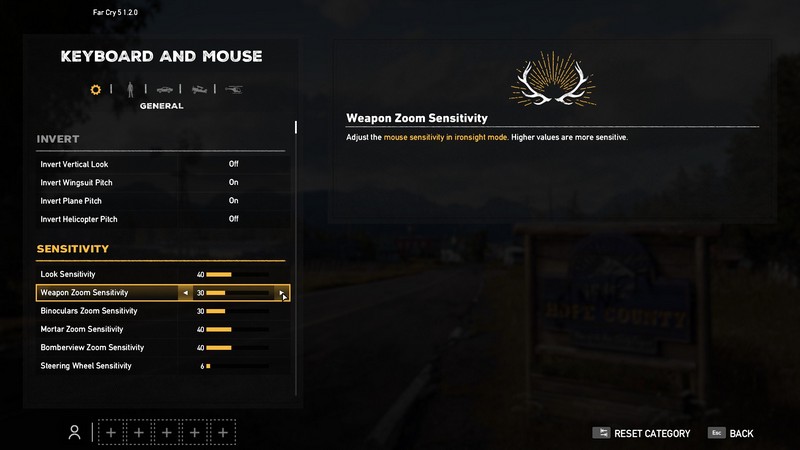Viewport: 800px width, 450px height.
Task: Switch to the on-foot character controls tab
Action: 128,90
